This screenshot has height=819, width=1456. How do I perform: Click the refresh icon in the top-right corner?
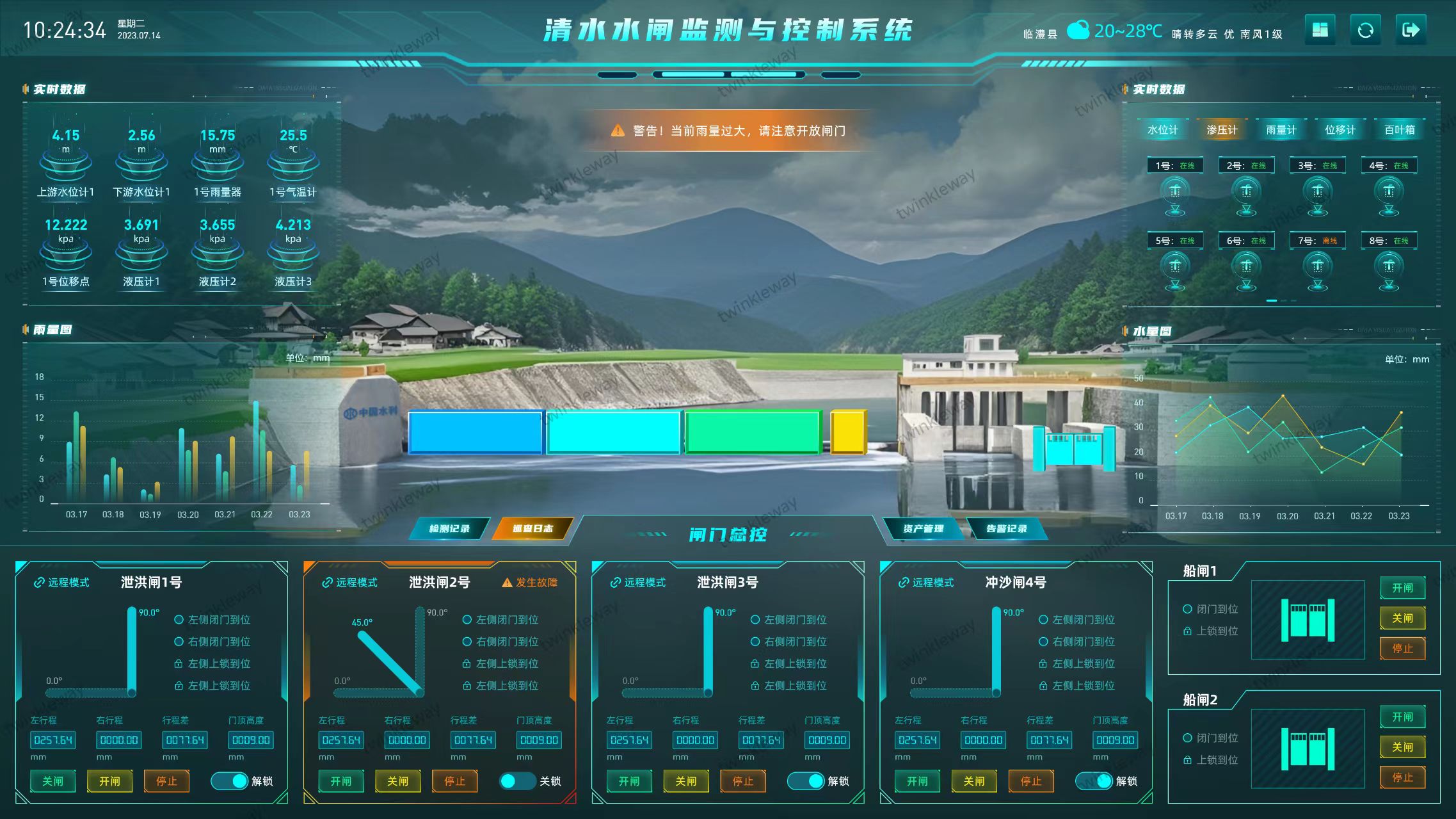(x=1365, y=29)
